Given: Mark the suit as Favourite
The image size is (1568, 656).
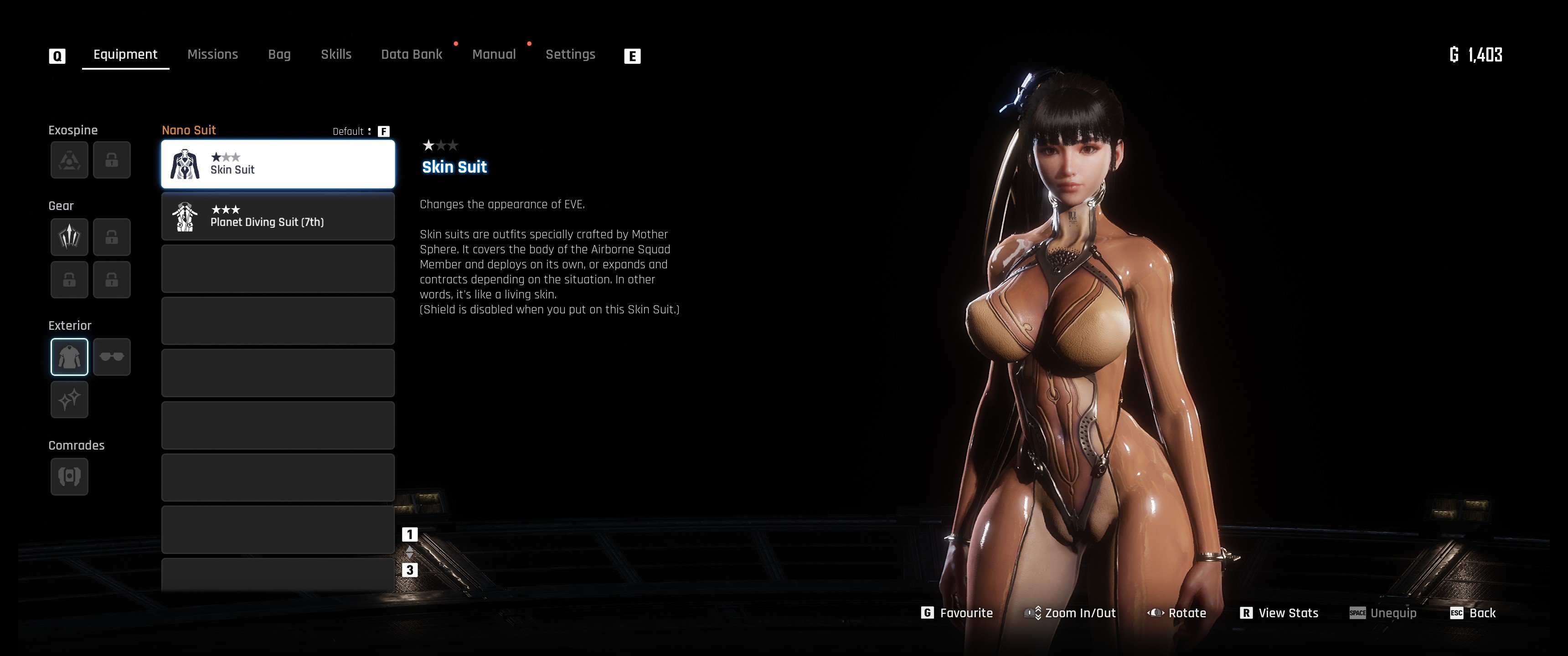Looking at the screenshot, I should click(x=958, y=613).
